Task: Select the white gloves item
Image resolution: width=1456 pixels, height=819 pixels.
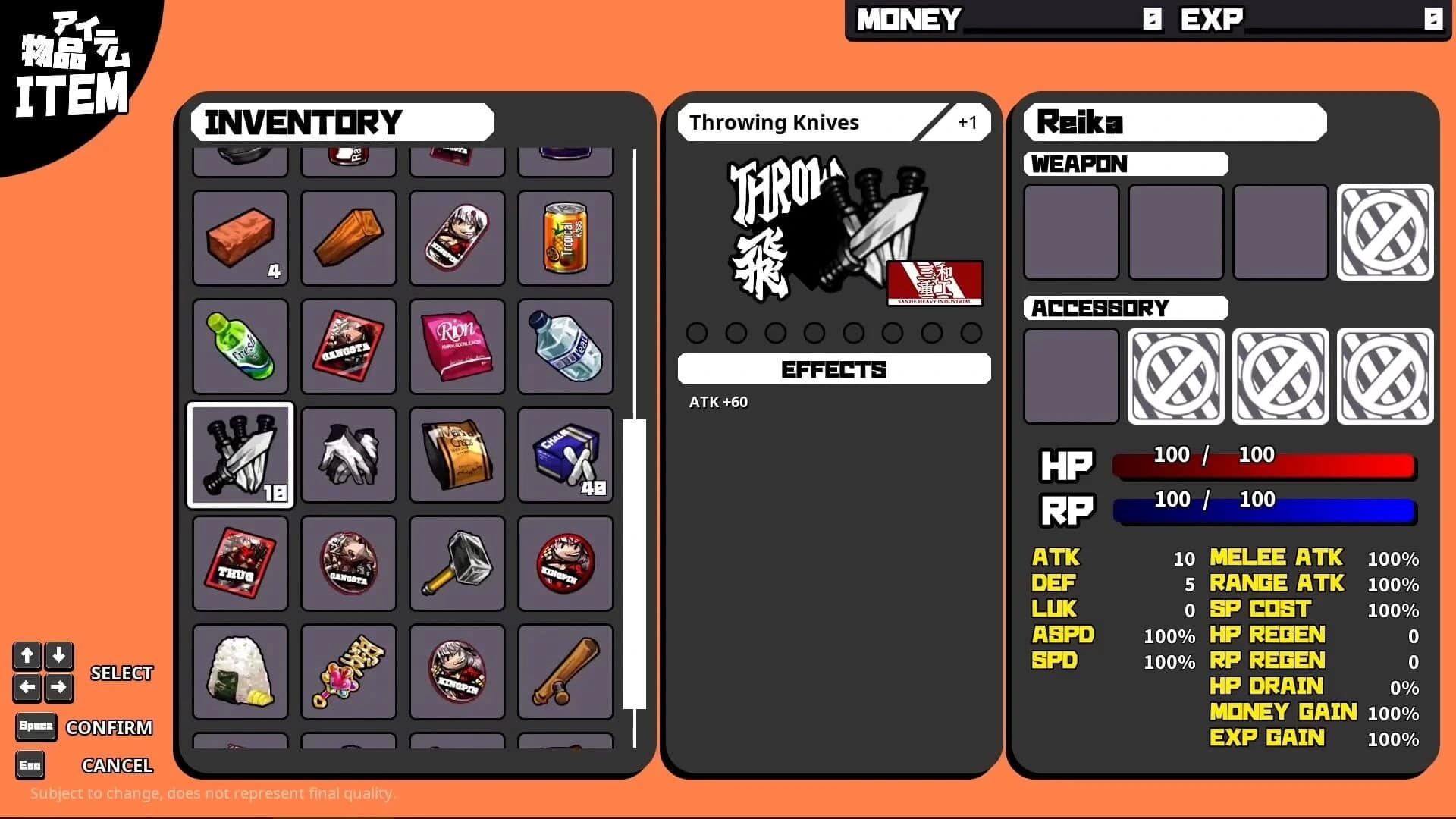Action: 348,455
